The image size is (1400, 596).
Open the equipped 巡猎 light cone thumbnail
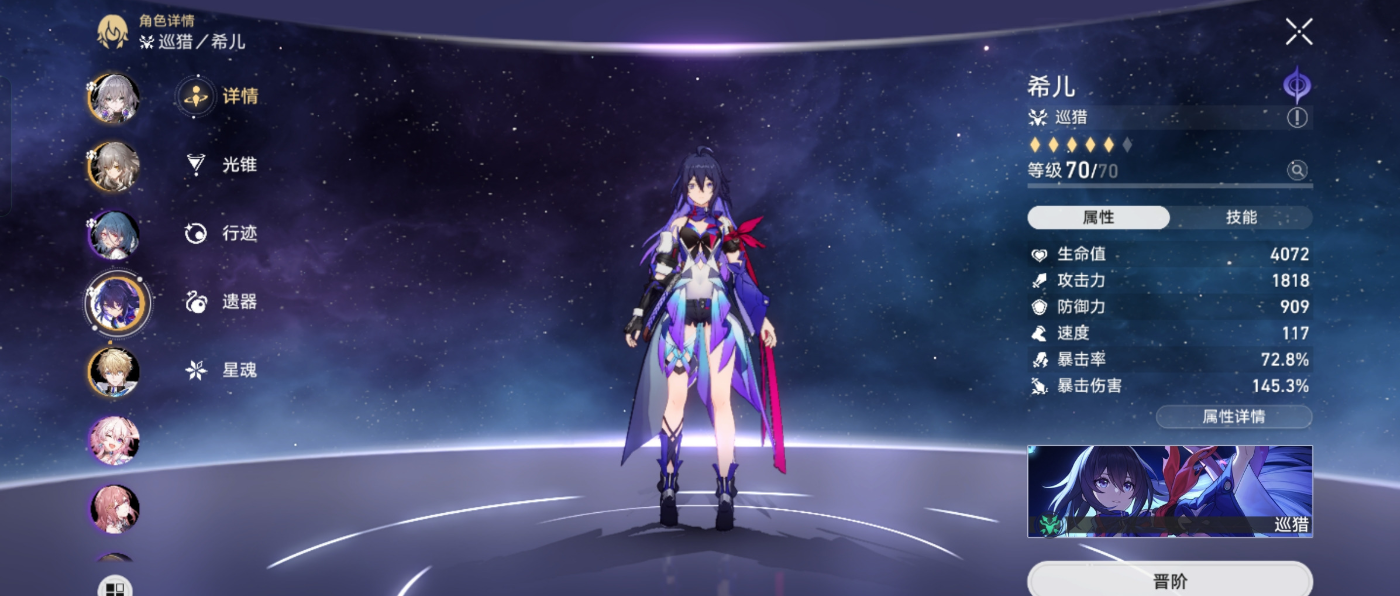point(1169,491)
